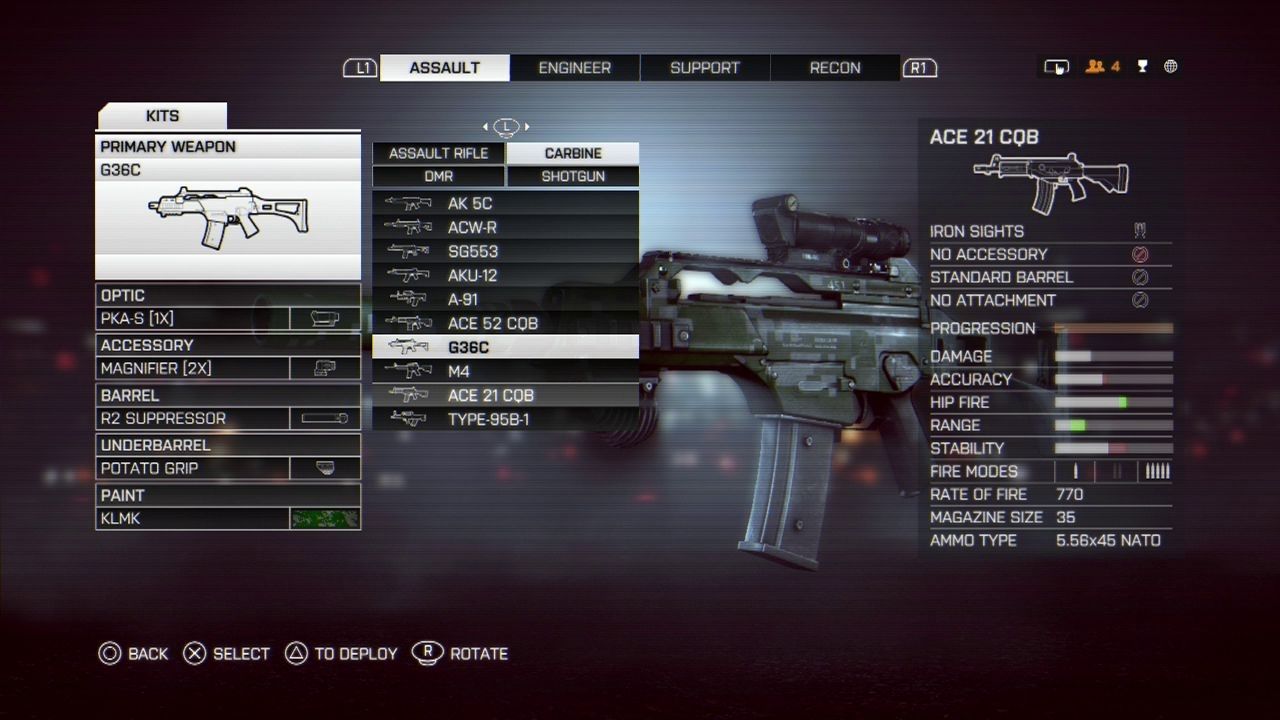This screenshot has height=720, width=1280.
Task: Select the SG553 carbine
Action: pos(505,251)
